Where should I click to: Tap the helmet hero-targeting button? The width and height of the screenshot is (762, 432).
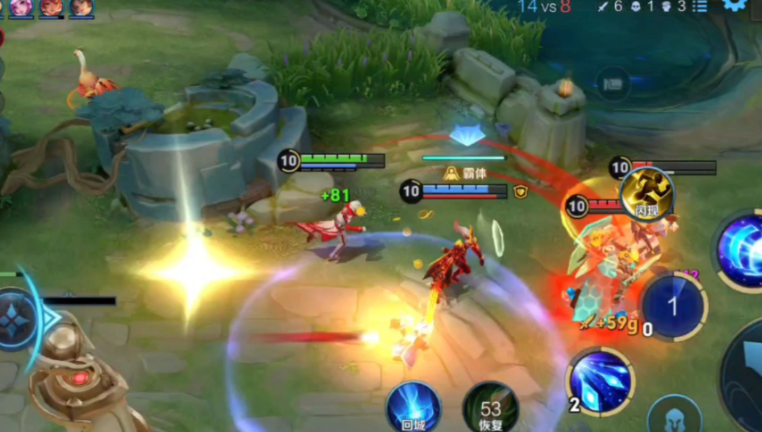coord(672,417)
